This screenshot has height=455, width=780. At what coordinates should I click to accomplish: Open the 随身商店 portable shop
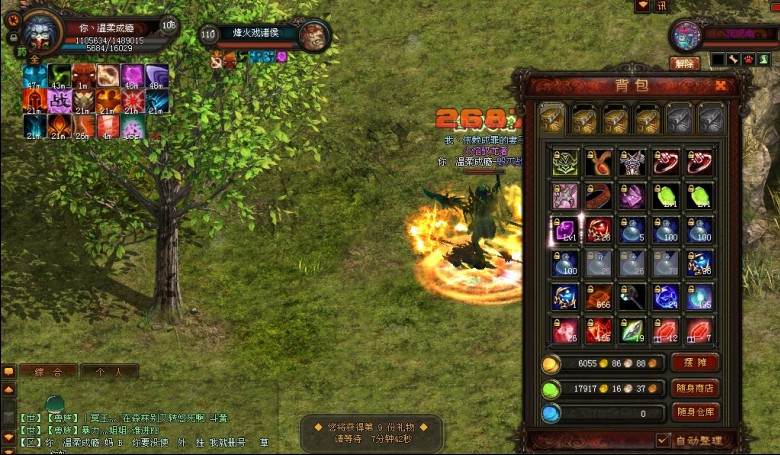pos(694,388)
